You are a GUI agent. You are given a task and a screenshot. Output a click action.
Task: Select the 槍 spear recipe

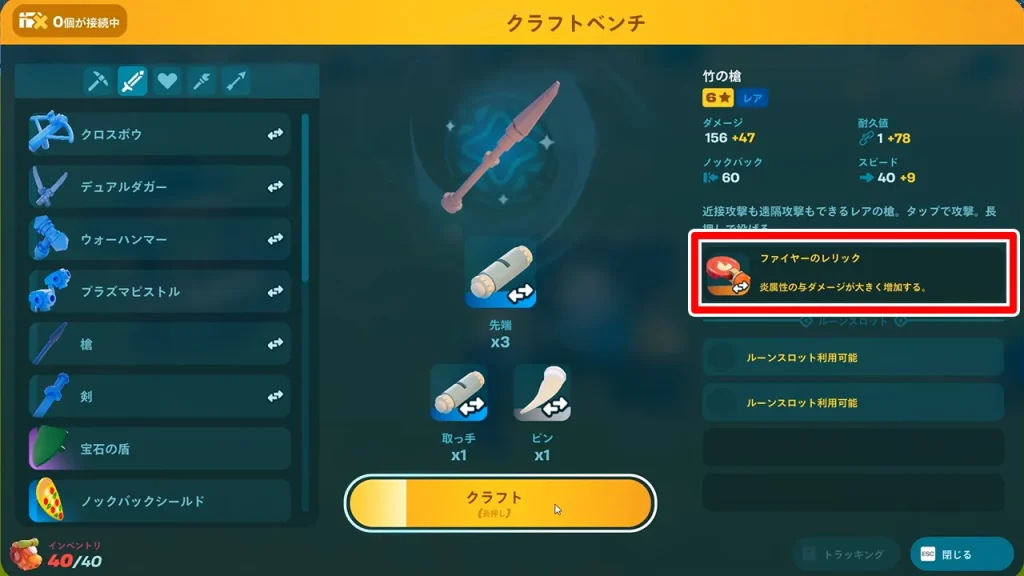click(x=160, y=344)
